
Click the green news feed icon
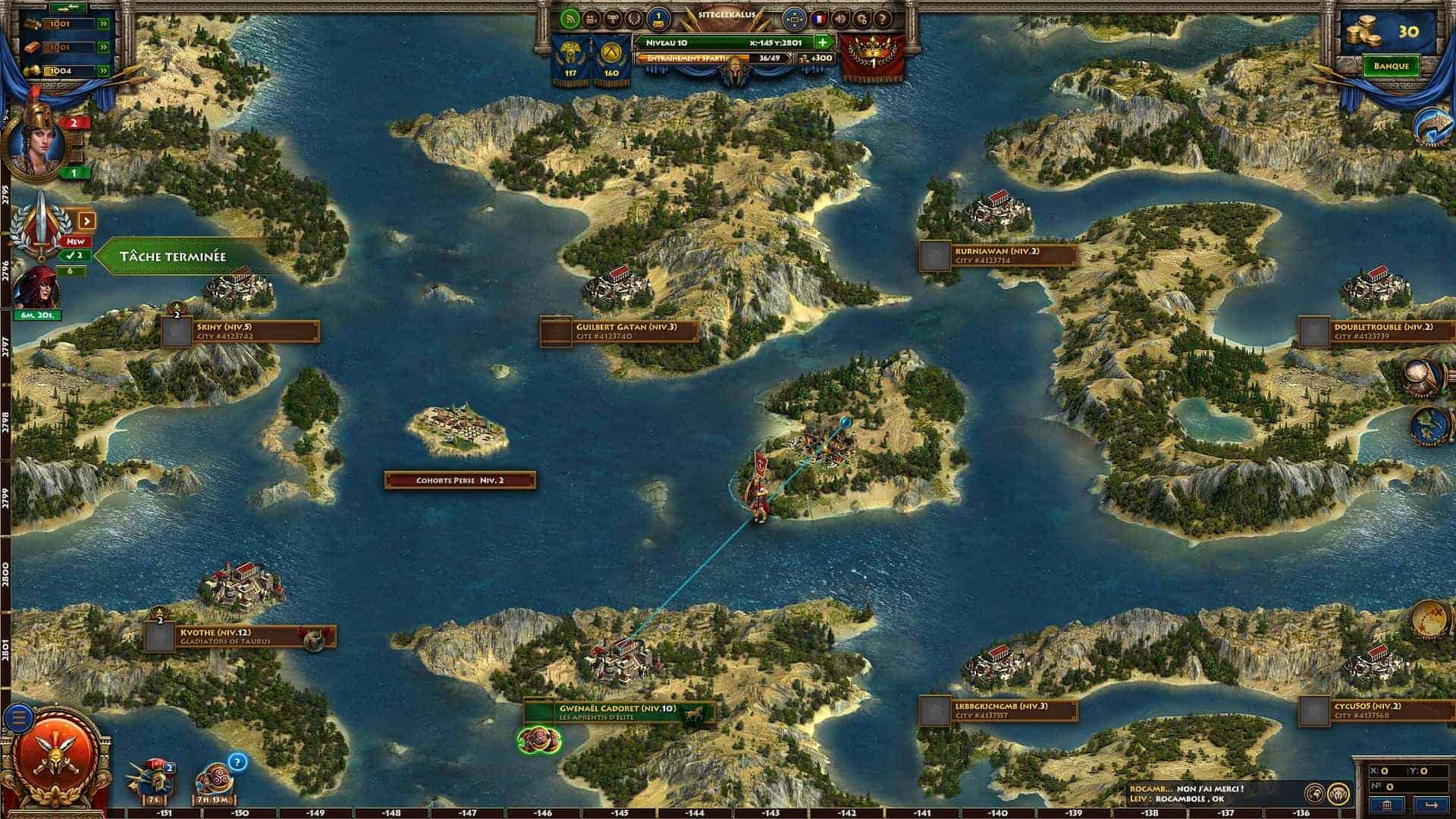click(570, 18)
